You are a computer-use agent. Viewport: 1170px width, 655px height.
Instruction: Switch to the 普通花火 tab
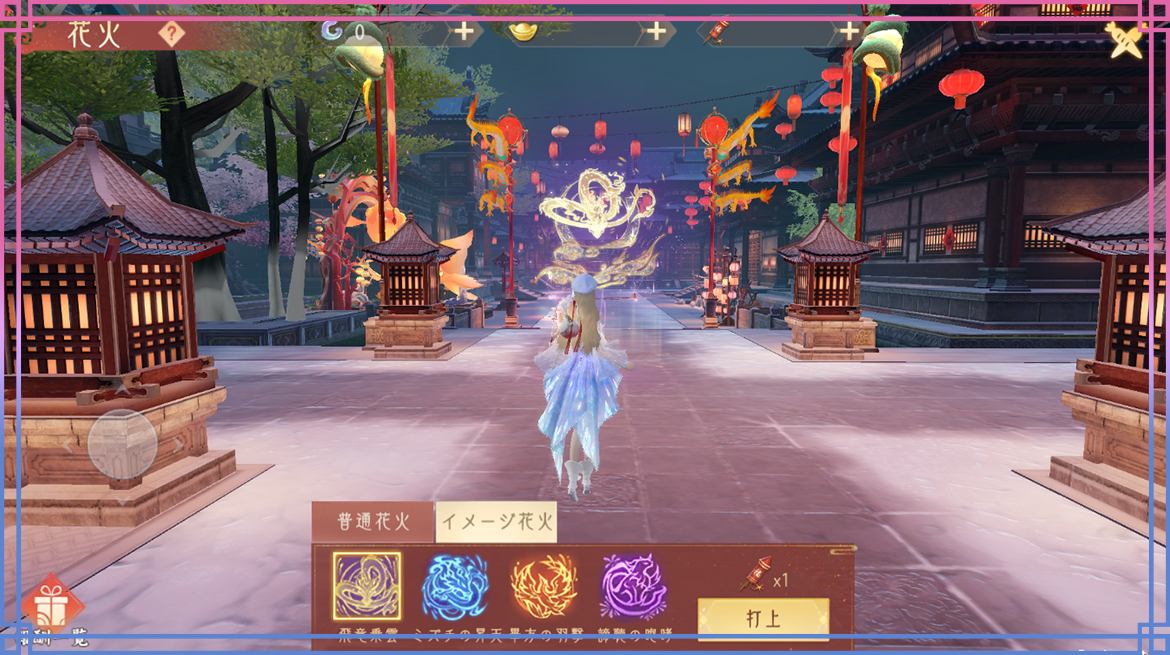tap(373, 522)
